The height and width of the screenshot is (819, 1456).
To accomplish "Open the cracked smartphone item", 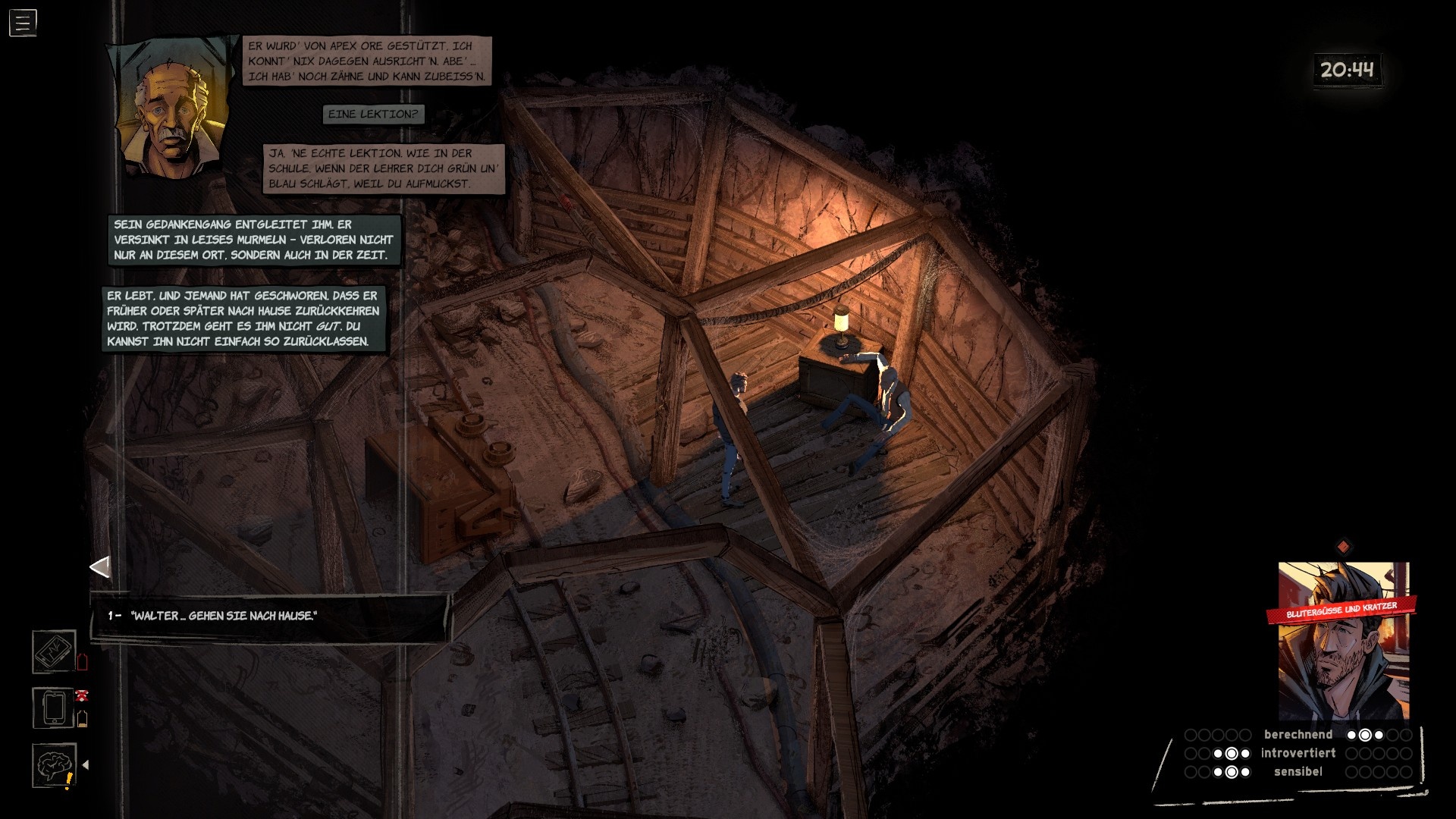I will coord(54,651).
